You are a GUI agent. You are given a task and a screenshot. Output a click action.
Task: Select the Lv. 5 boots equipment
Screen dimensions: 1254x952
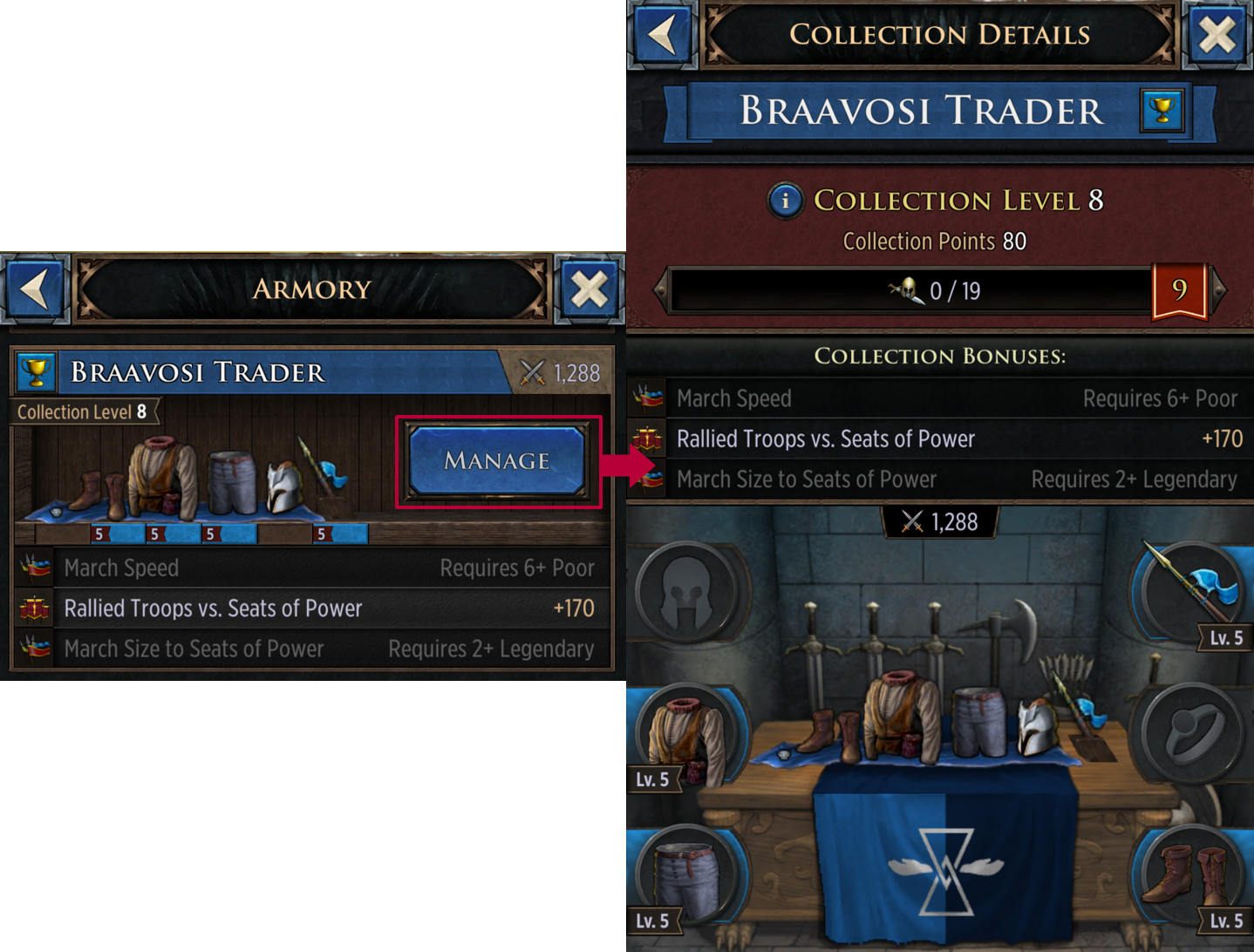pos(1191,874)
